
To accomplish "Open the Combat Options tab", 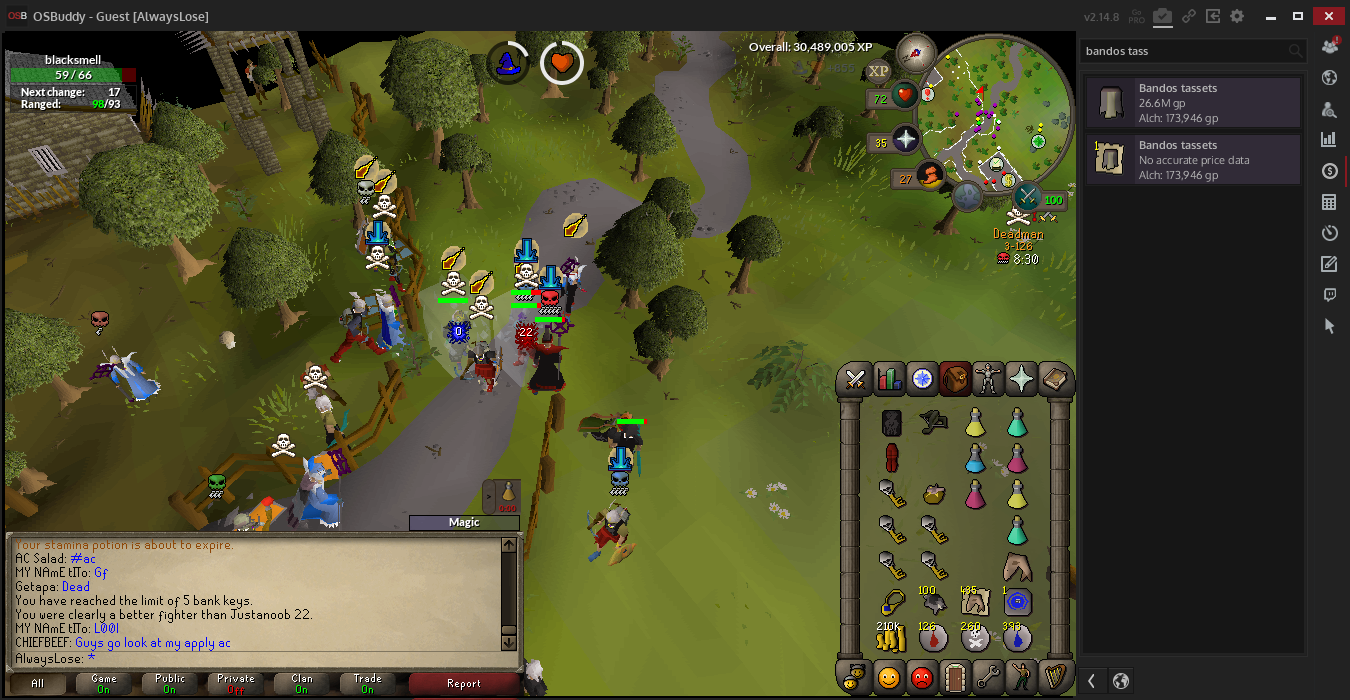I will (x=855, y=379).
